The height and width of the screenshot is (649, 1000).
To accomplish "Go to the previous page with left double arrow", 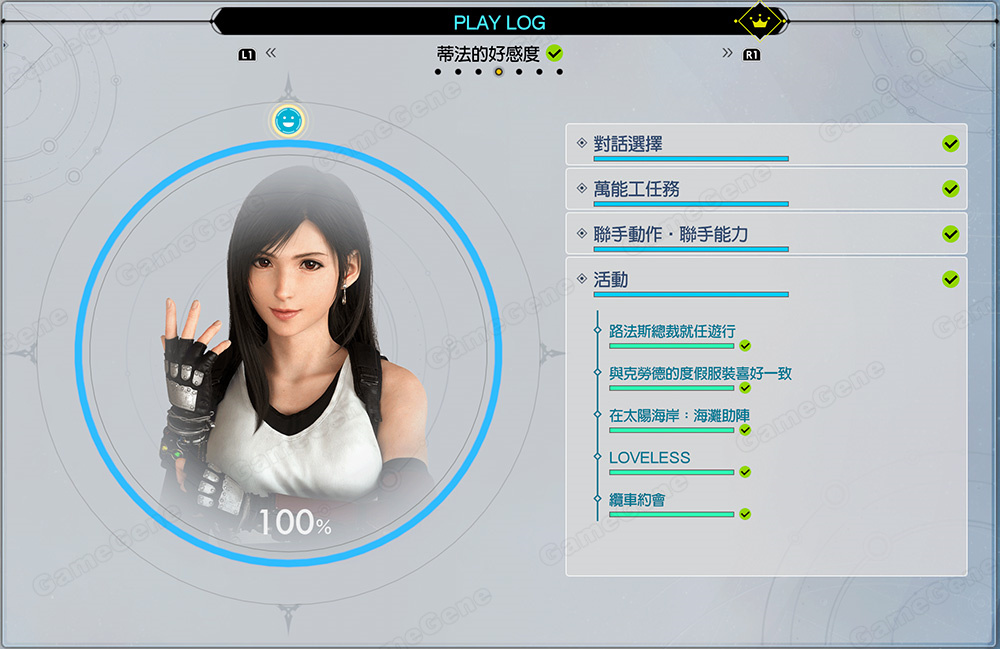I will click(x=271, y=53).
